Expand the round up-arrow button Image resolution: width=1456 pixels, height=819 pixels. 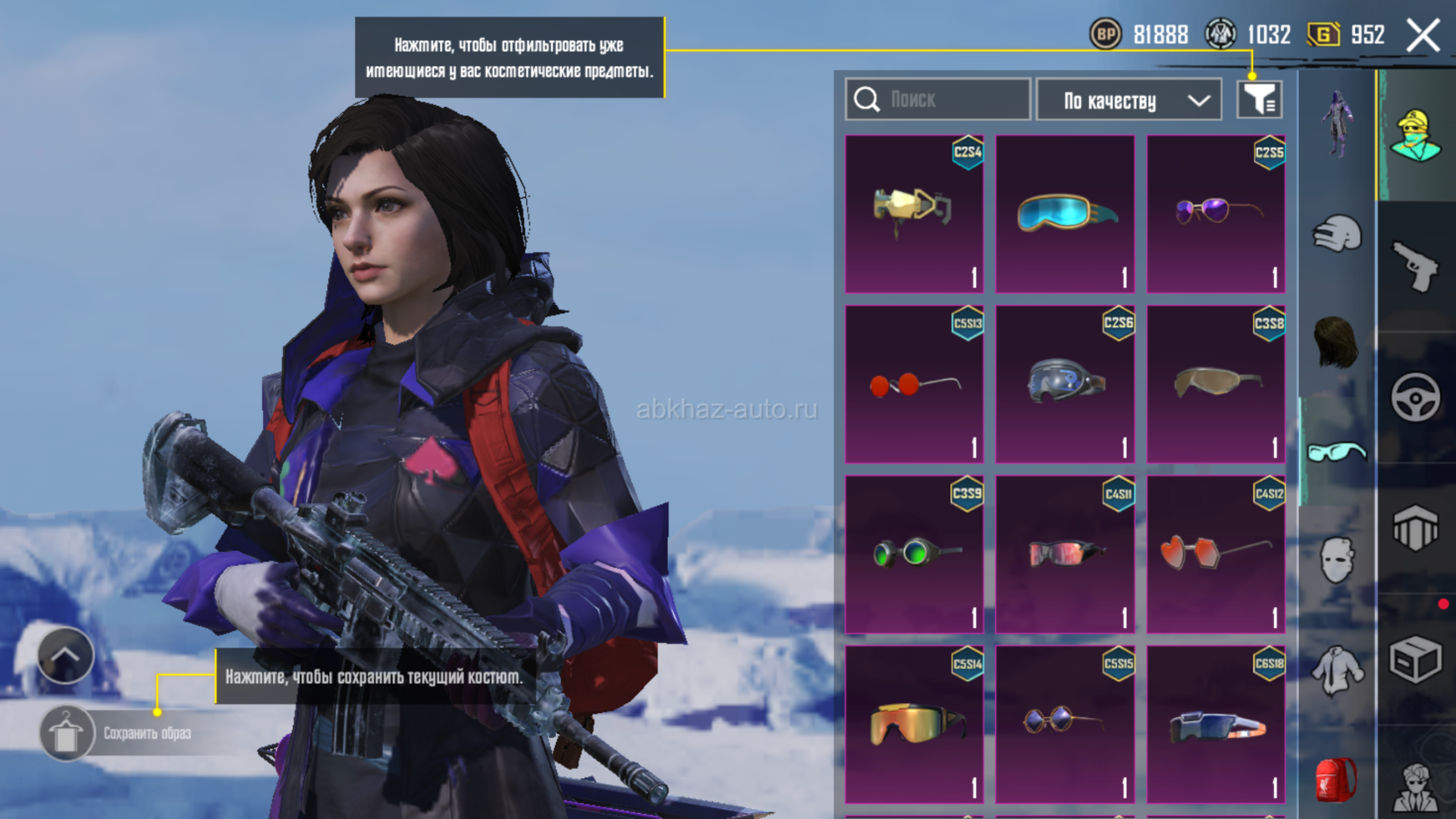[65, 656]
